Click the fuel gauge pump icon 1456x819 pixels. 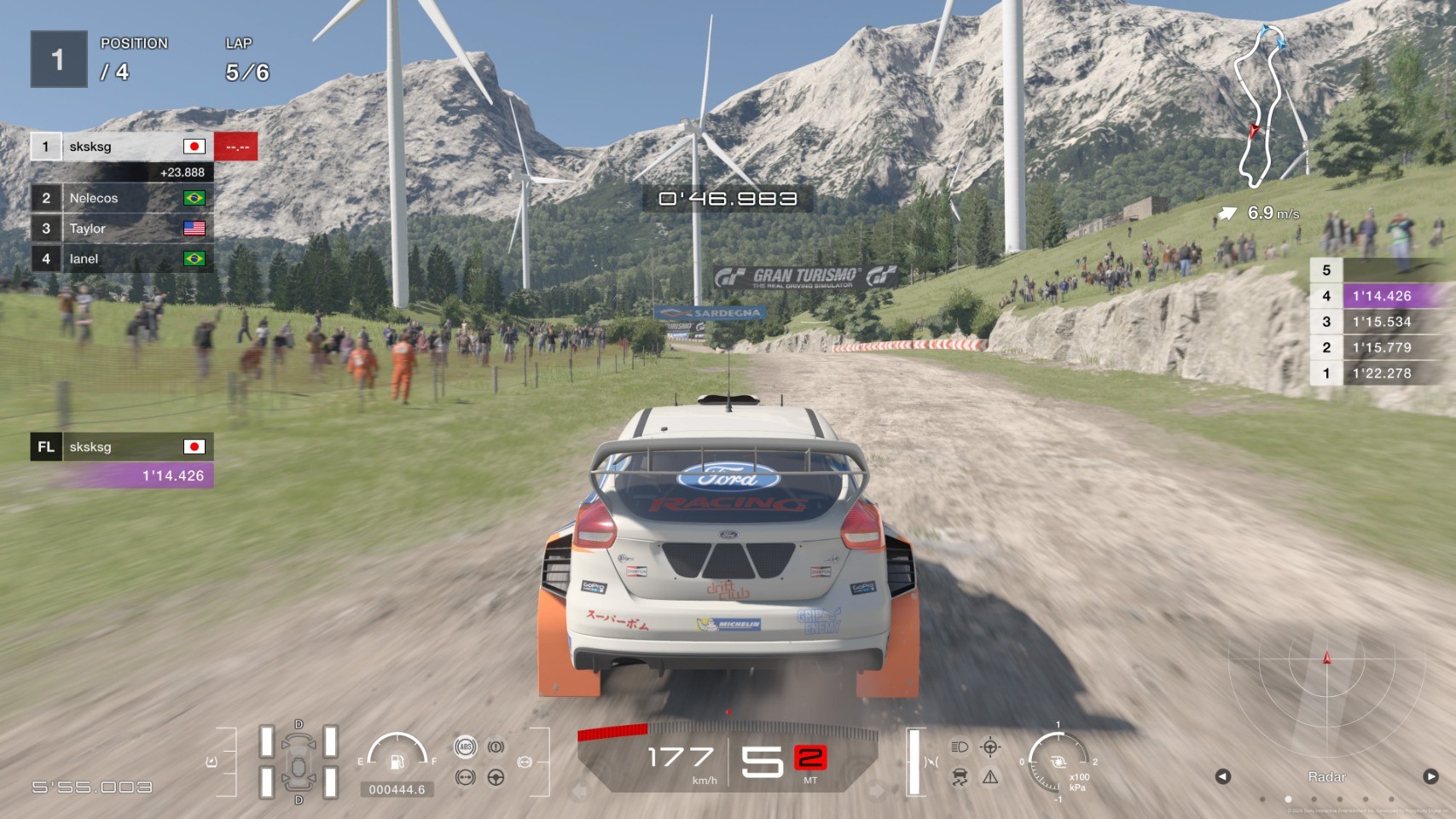397,761
